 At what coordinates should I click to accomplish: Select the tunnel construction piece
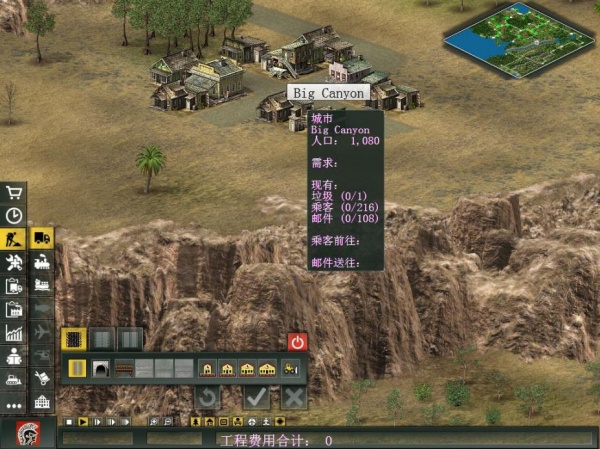(x=101, y=369)
